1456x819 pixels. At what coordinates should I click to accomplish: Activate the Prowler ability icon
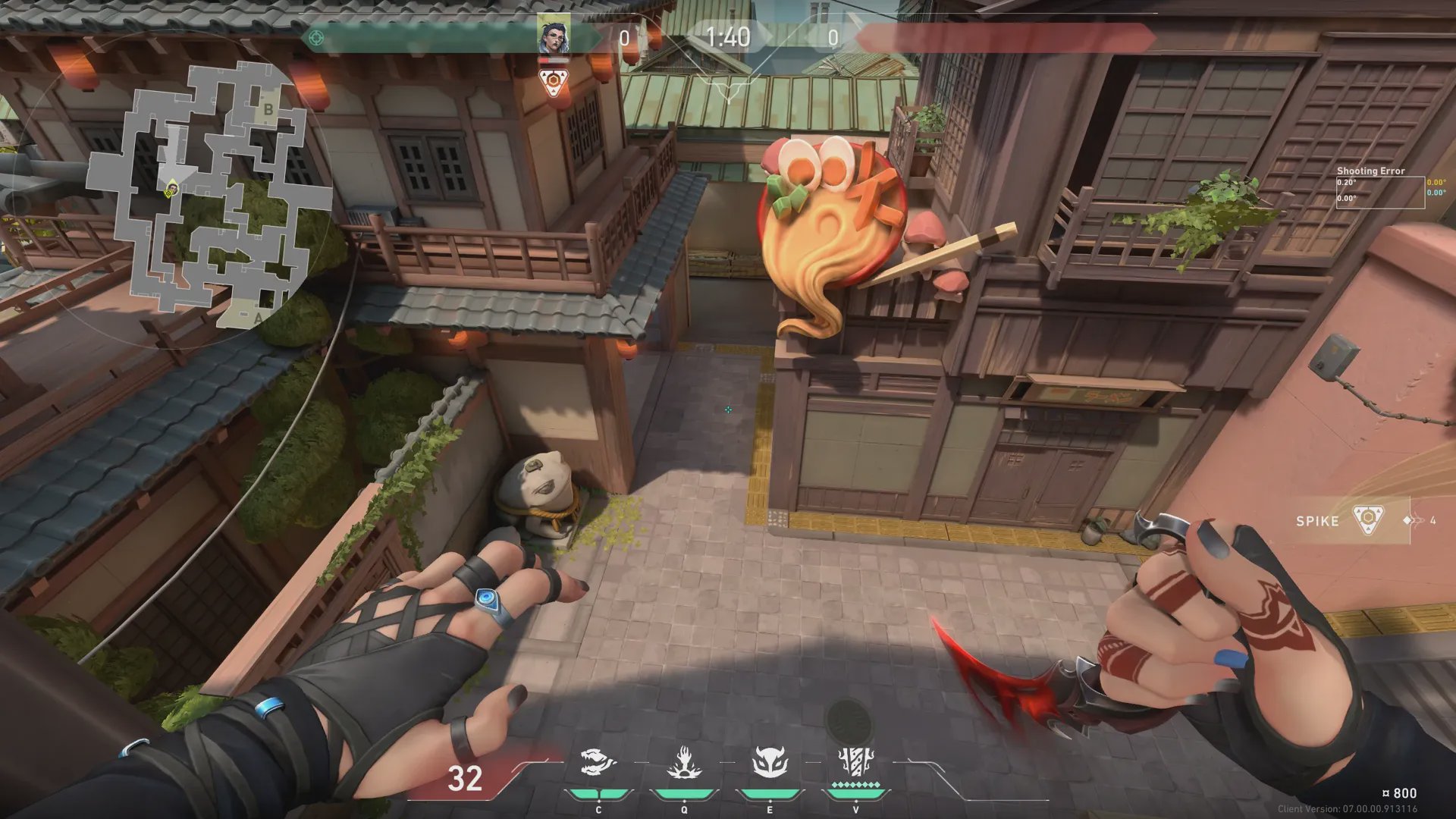598,762
